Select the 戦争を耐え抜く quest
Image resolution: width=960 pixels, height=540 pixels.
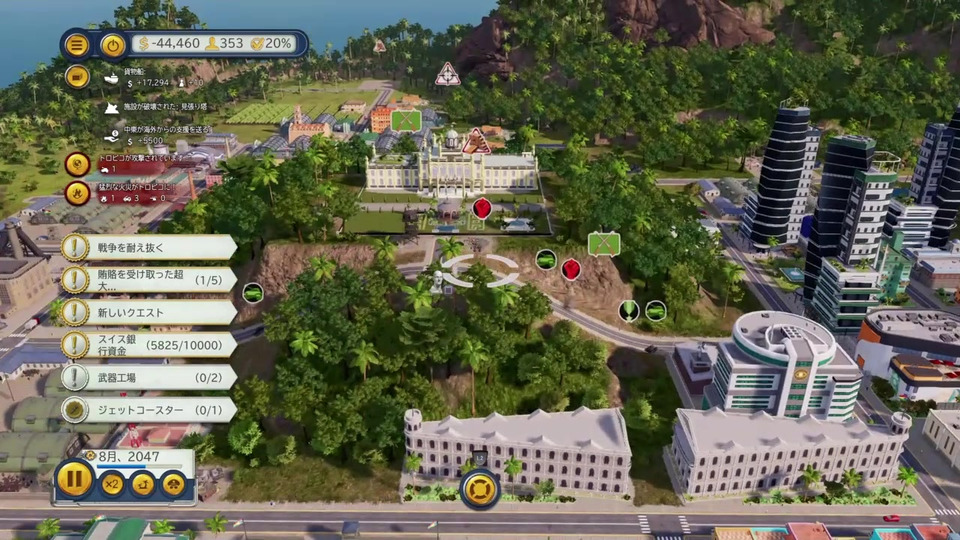148,247
